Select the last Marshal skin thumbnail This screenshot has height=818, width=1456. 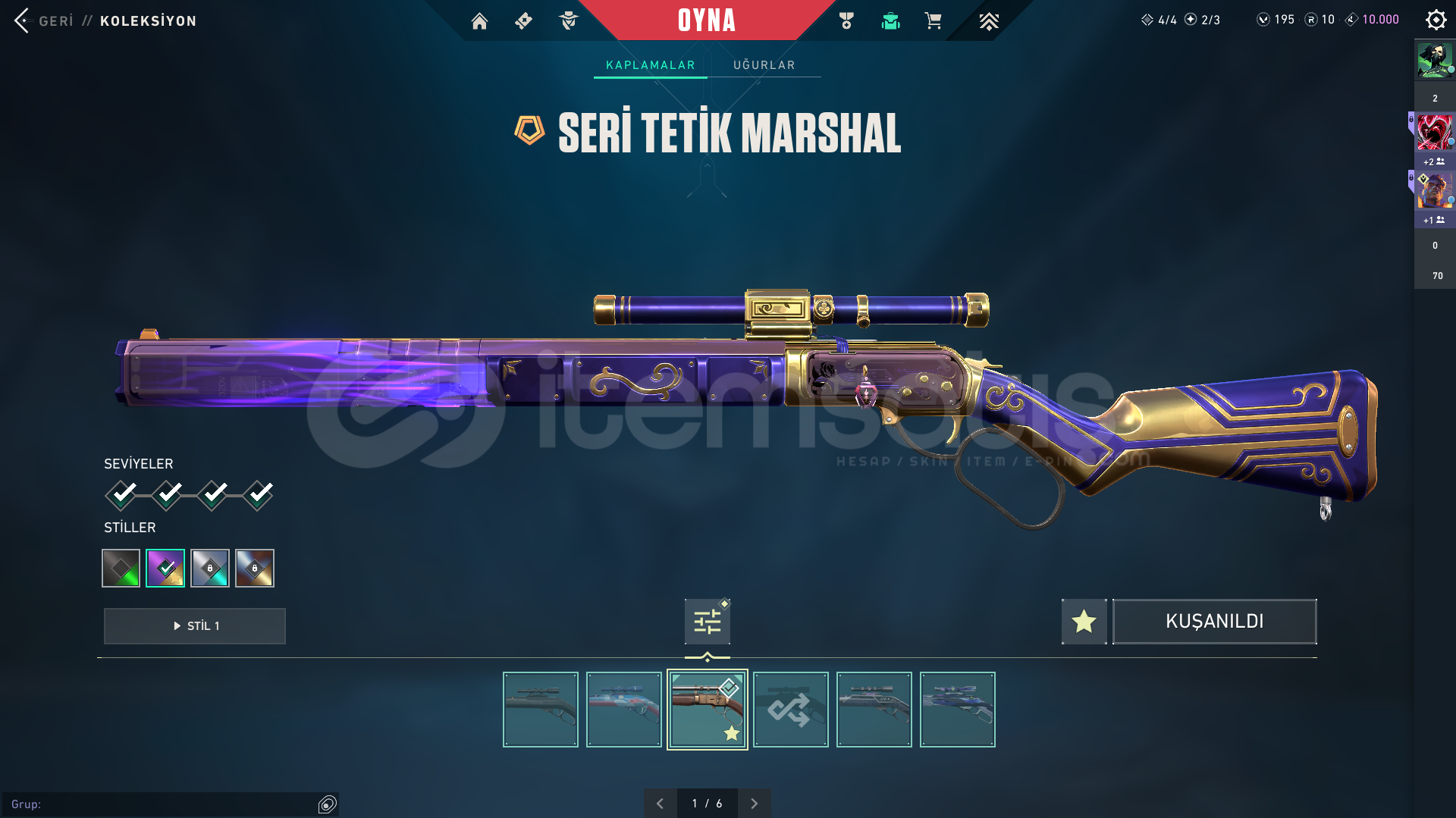pos(957,710)
